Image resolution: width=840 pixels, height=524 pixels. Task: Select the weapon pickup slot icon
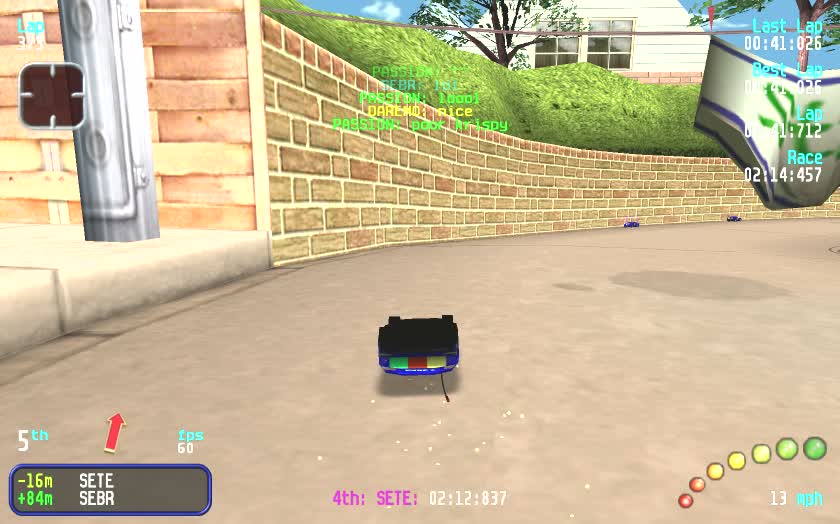click(x=51, y=96)
